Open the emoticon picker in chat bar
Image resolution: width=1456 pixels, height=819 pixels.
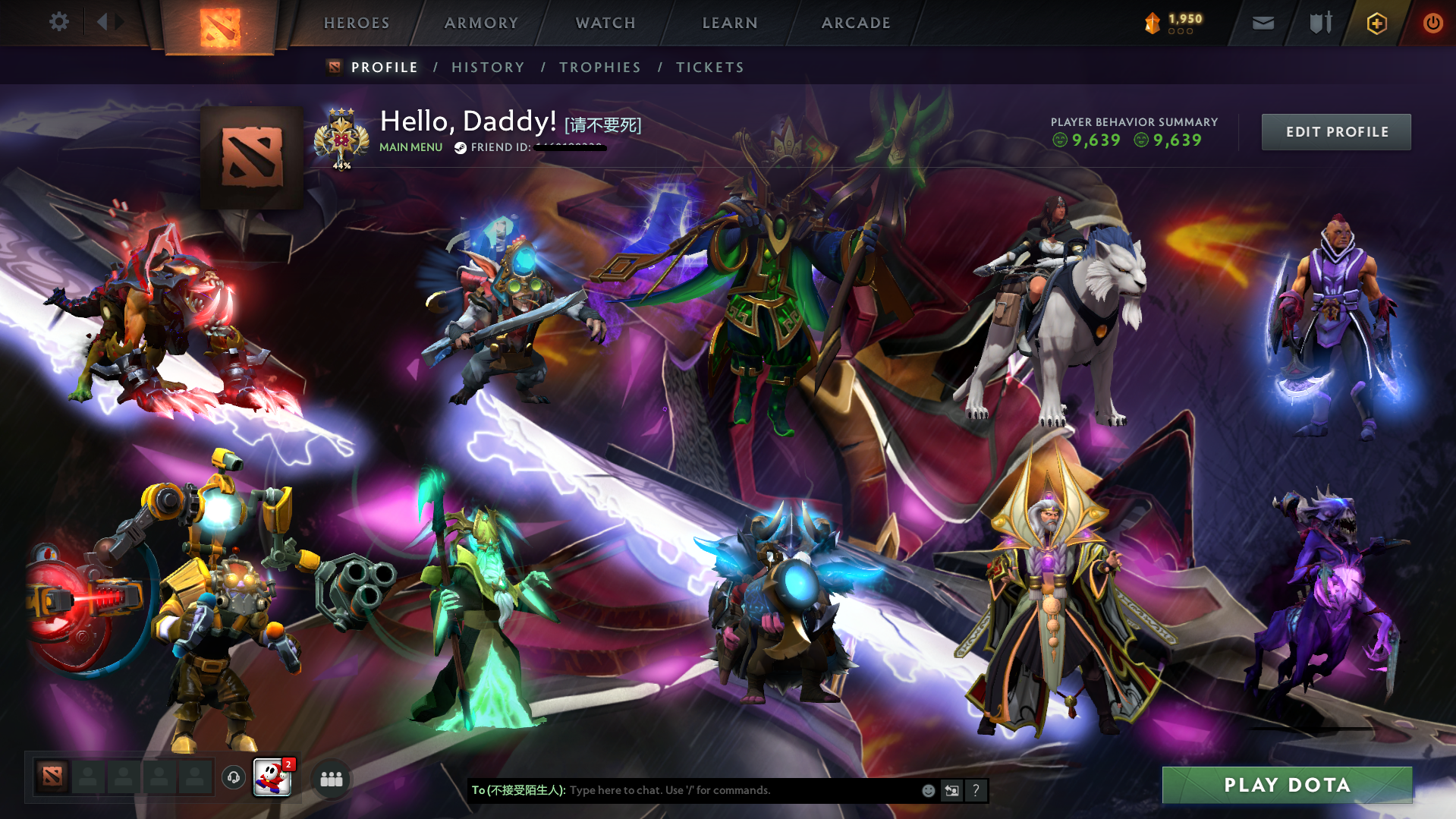tap(927, 790)
